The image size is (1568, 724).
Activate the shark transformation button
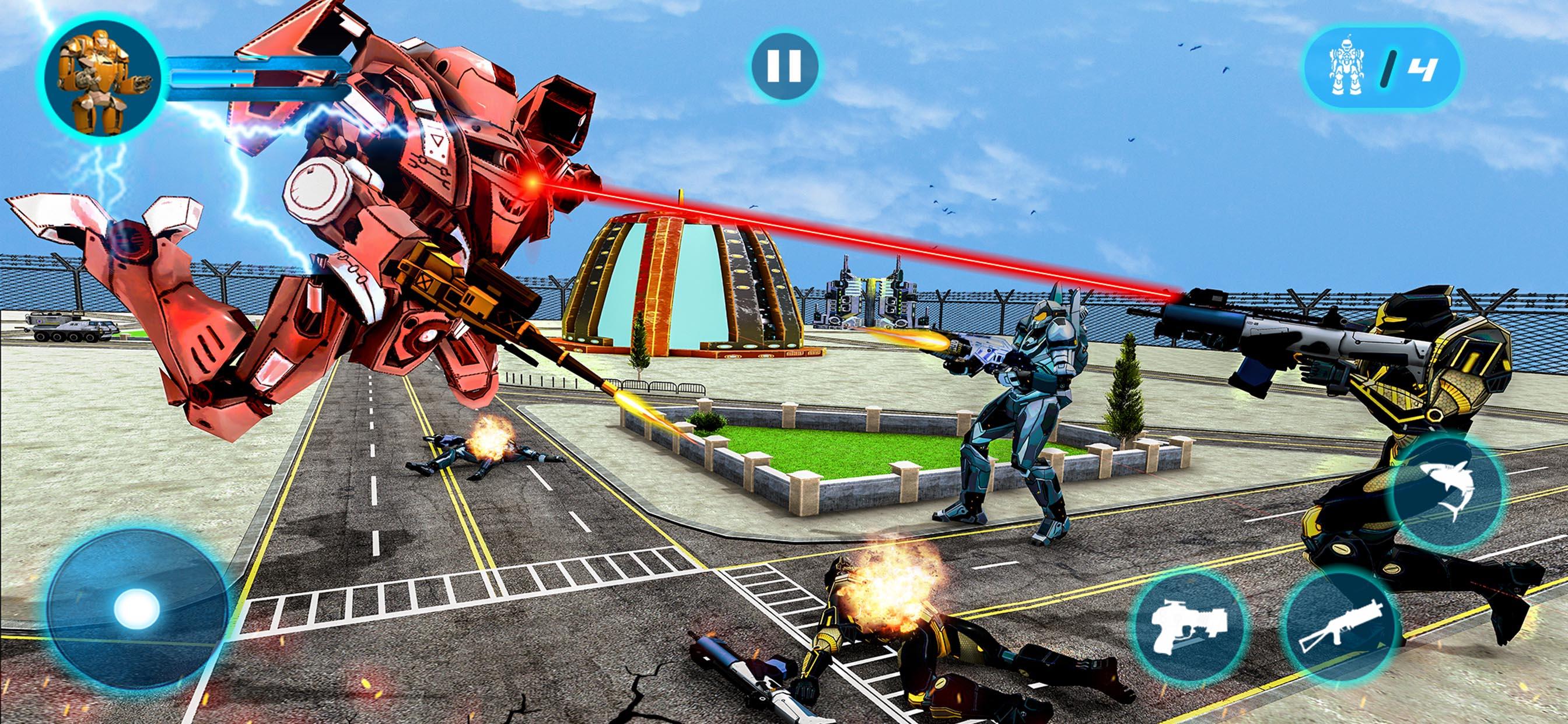point(1446,490)
